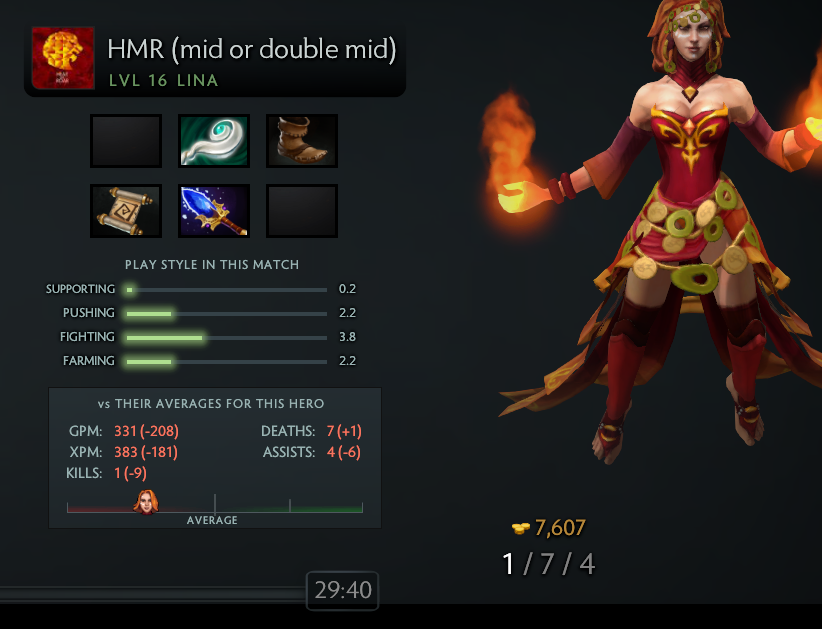Click the Town Portal Scroll item slot
Screen dimensions: 822x629
coord(126,211)
